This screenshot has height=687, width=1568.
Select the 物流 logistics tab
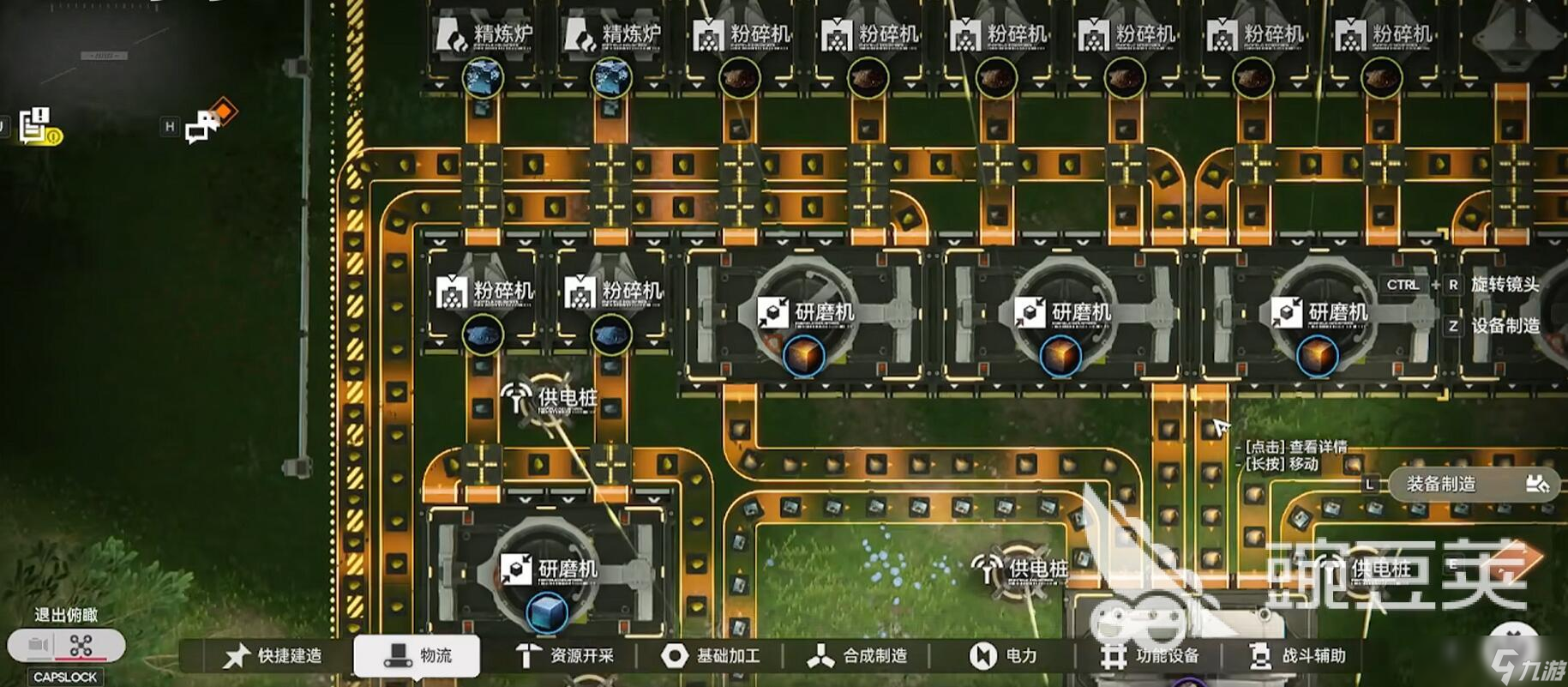click(418, 656)
